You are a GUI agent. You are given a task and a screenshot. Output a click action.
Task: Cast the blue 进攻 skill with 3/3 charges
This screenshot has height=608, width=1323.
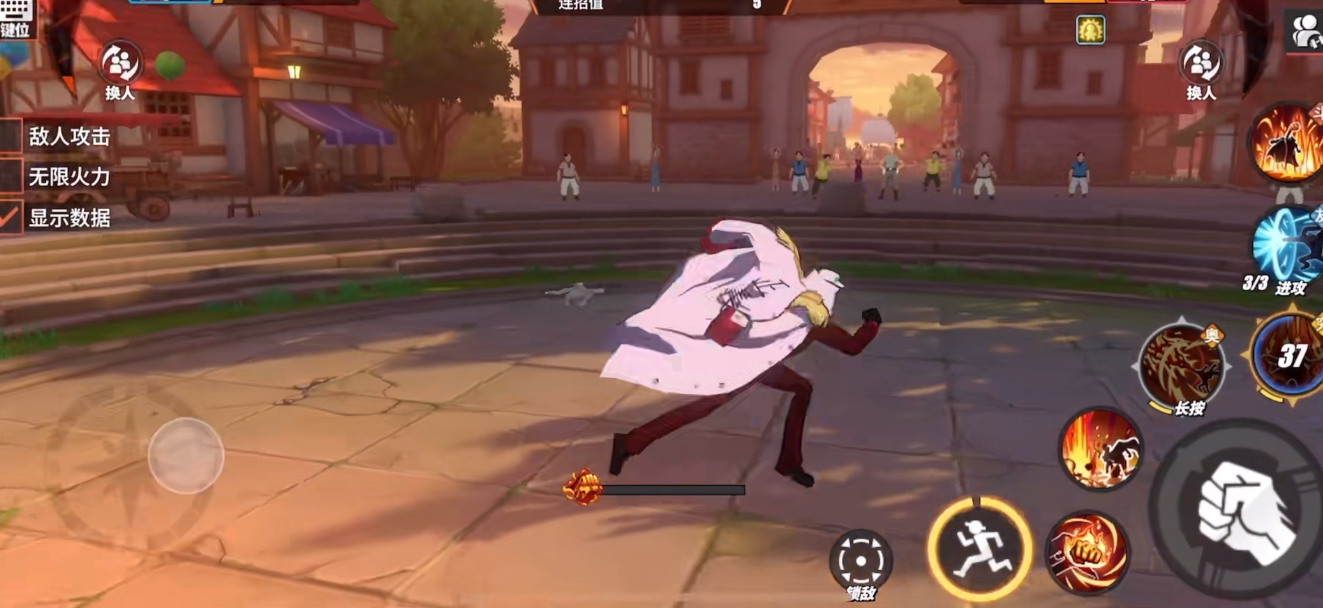[1288, 245]
